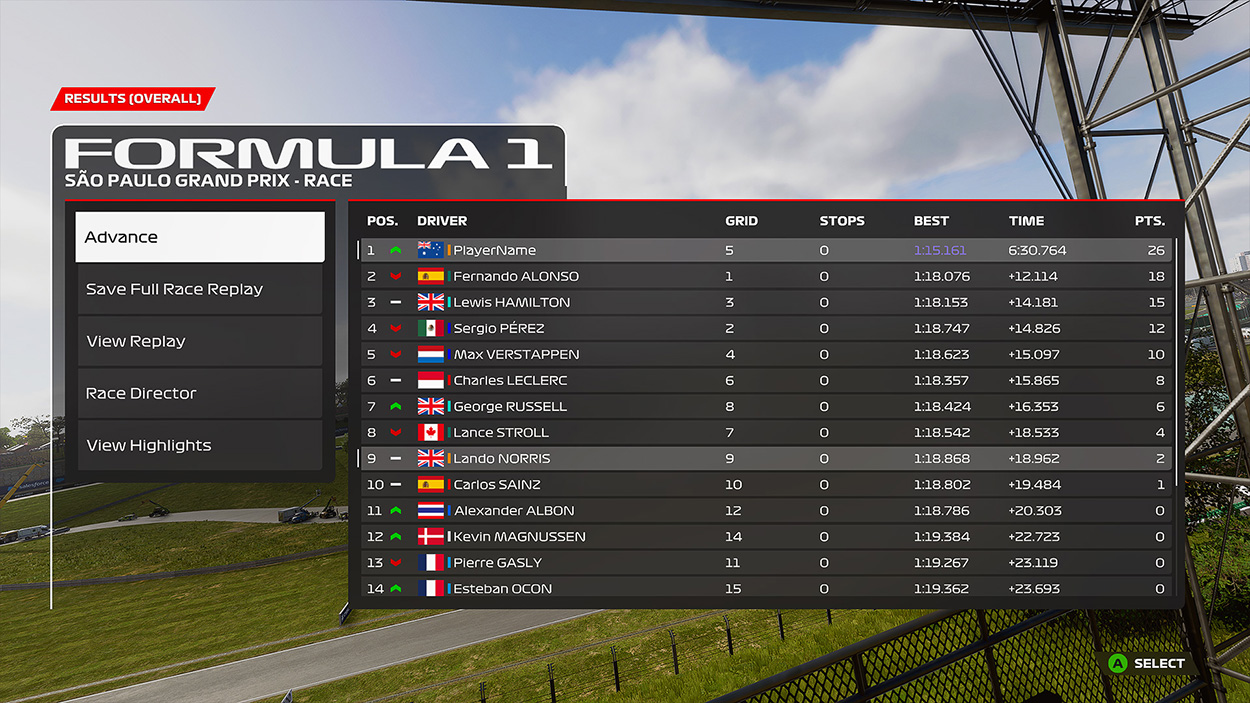
Task: Click Esteban Ocon's result row
Action: point(765,588)
